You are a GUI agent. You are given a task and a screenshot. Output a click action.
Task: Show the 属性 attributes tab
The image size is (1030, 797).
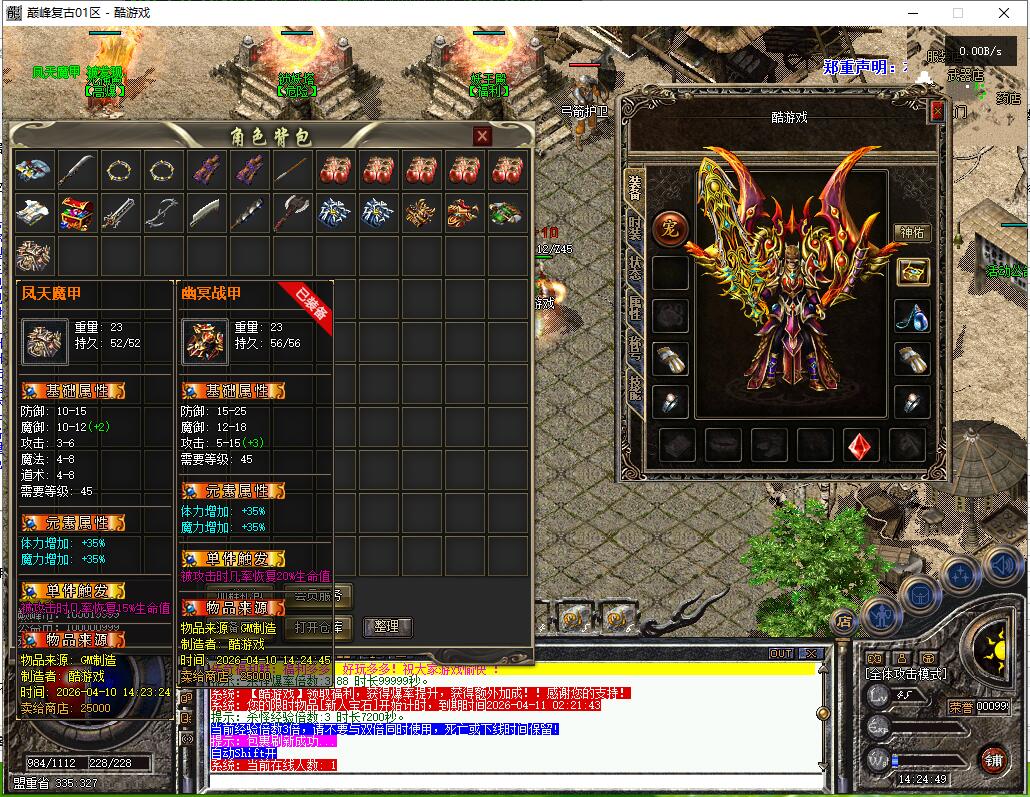pyautogui.click(x=635, y=307)
